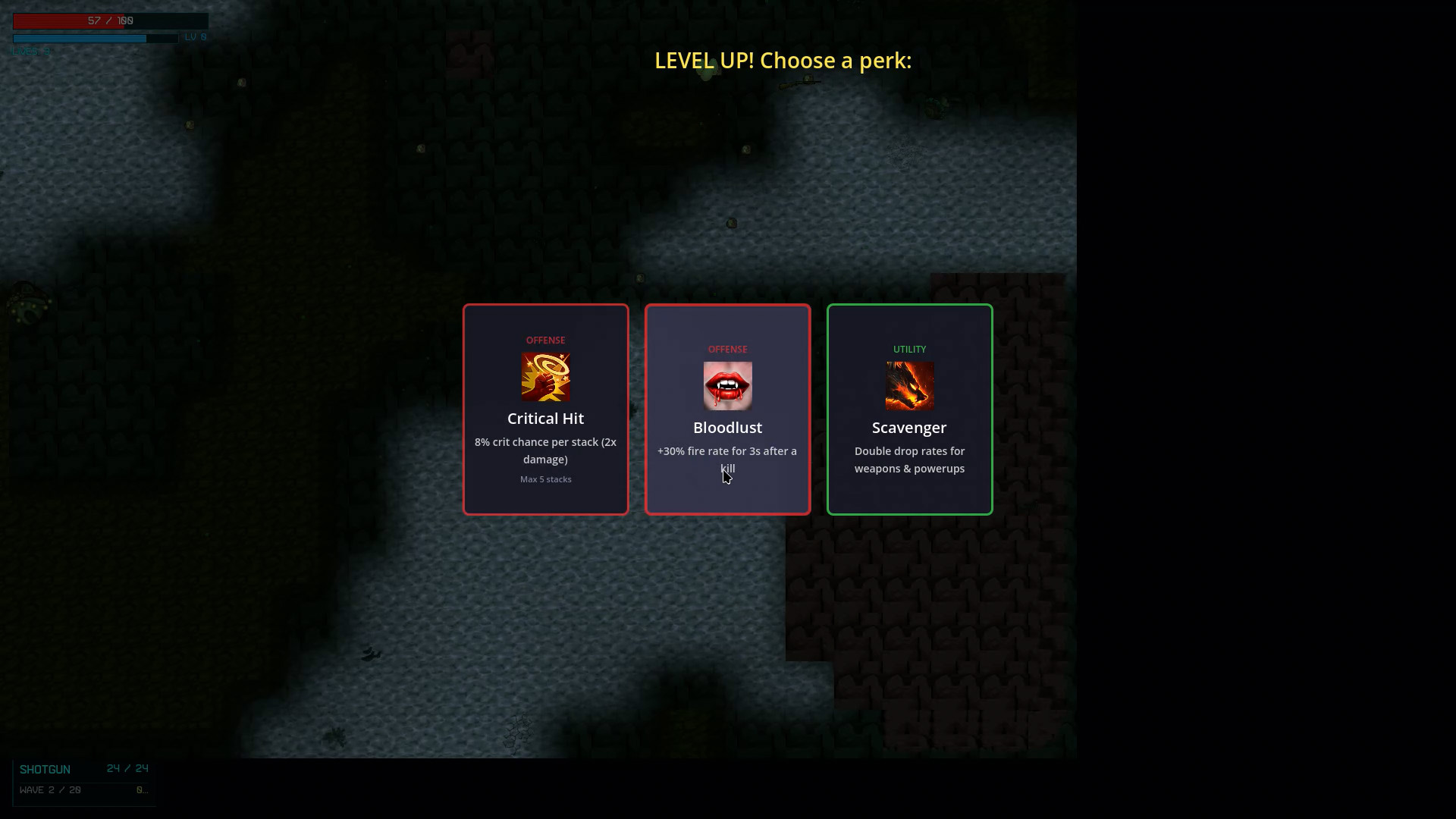
Task: Click the UTILITY label on Scavenger card
Action: (909, 349)
